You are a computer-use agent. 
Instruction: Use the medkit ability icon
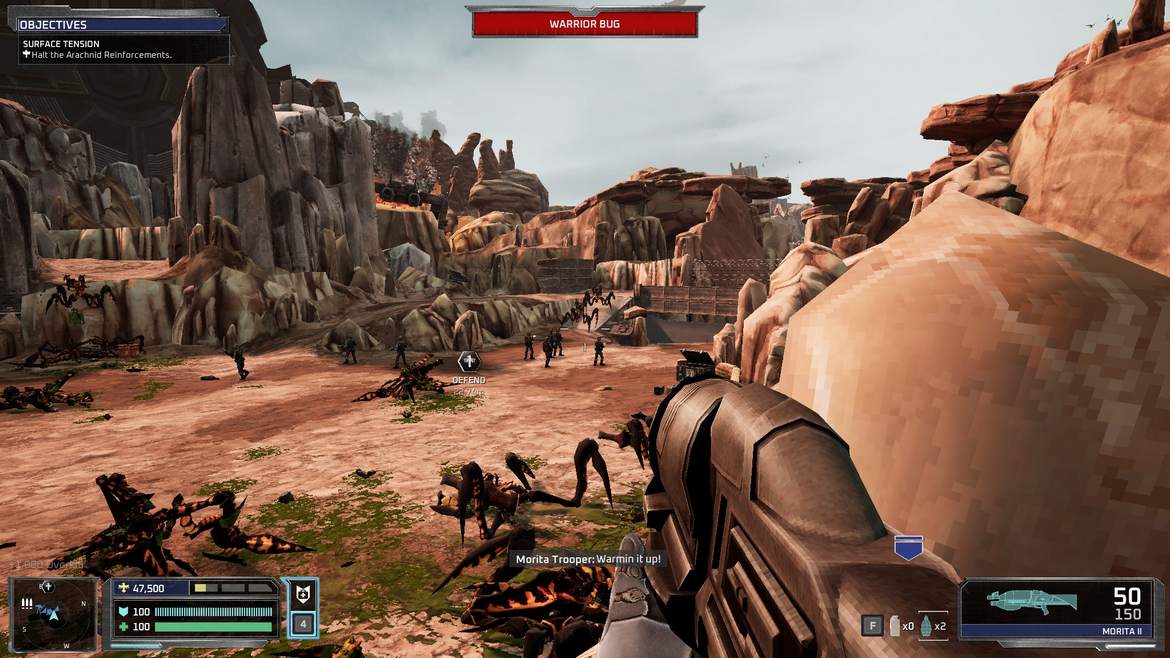tap(303, 596)
